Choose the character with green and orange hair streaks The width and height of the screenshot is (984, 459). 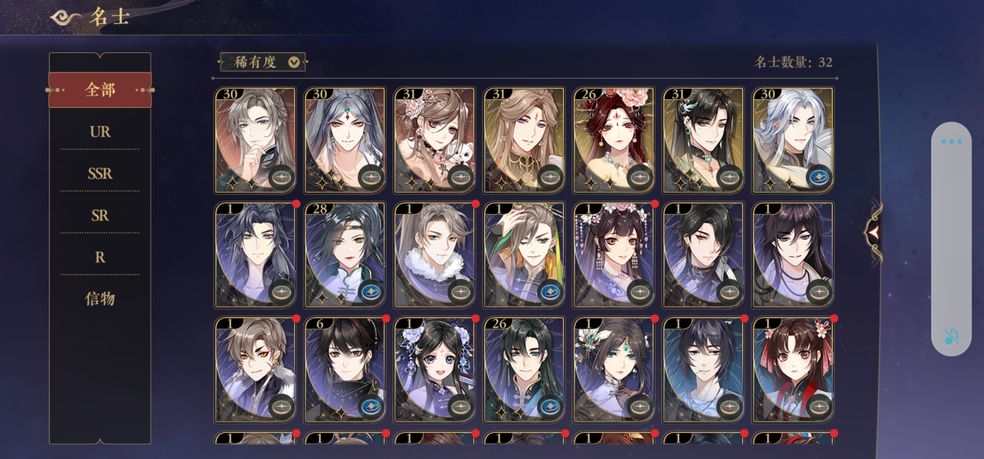(x=523, y=254)
